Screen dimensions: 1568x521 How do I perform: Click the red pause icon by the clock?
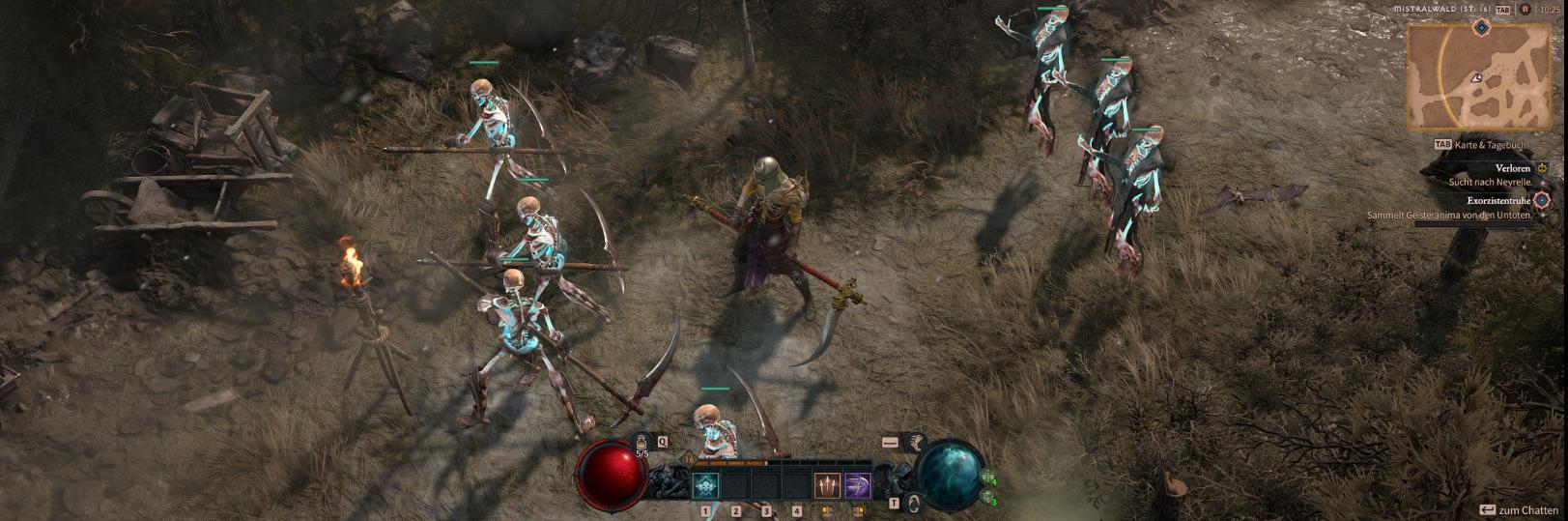click(x=1525, y=10)
